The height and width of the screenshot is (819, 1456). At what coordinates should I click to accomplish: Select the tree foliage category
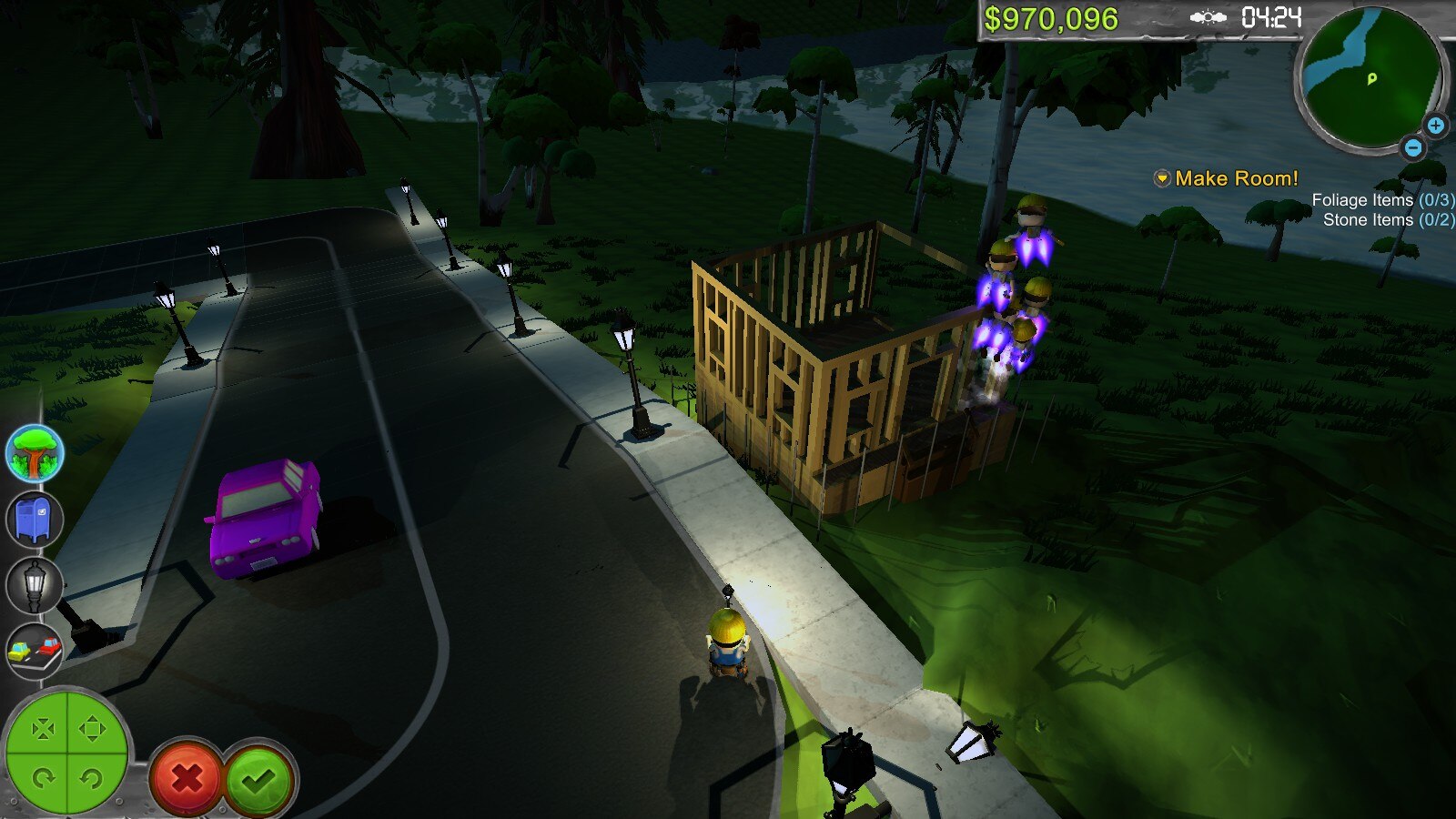[35, 453]
